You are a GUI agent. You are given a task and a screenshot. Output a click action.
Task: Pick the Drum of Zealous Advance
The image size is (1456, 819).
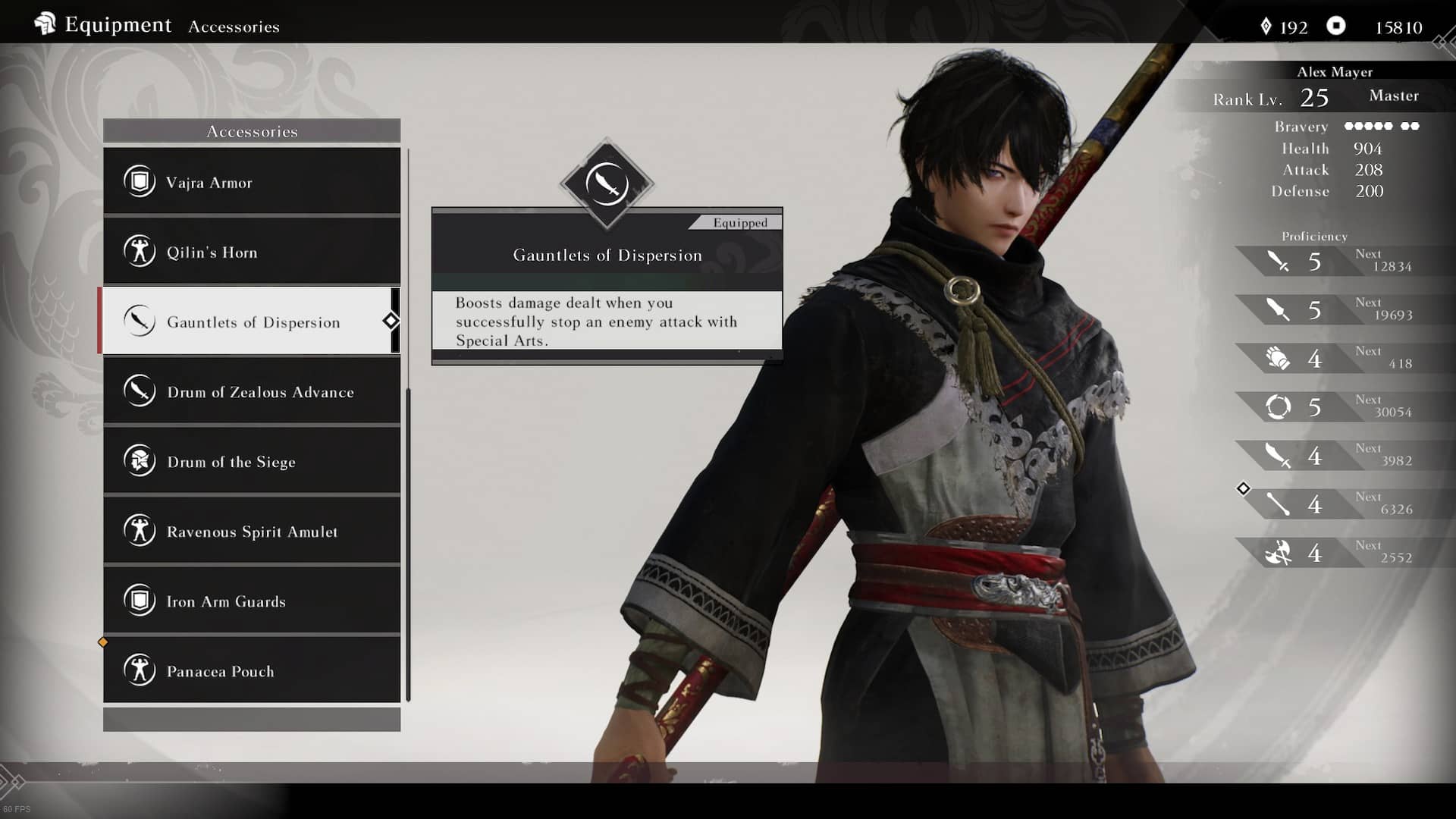click(251, 391)
